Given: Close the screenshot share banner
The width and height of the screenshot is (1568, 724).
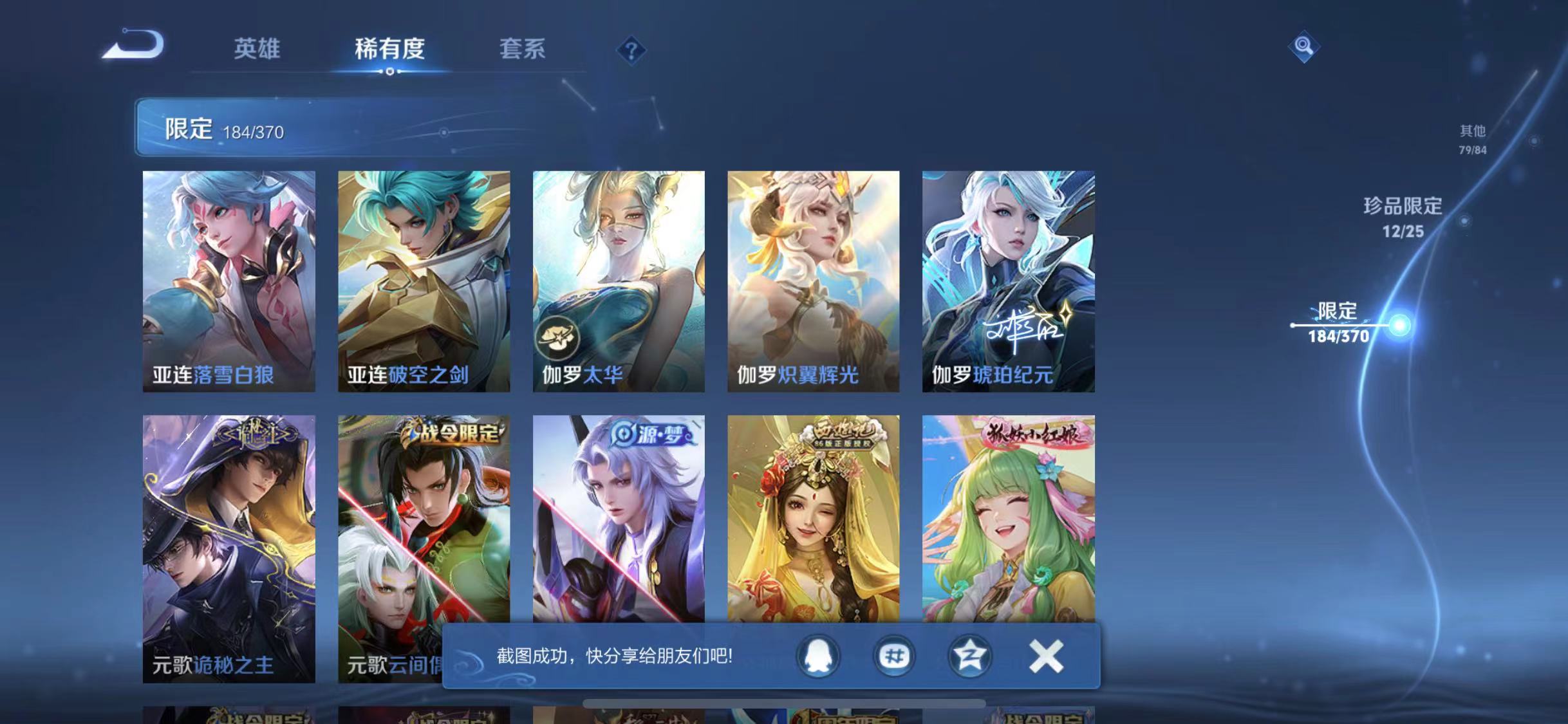Looking at the screenshot, I should tap(1046, 658).
